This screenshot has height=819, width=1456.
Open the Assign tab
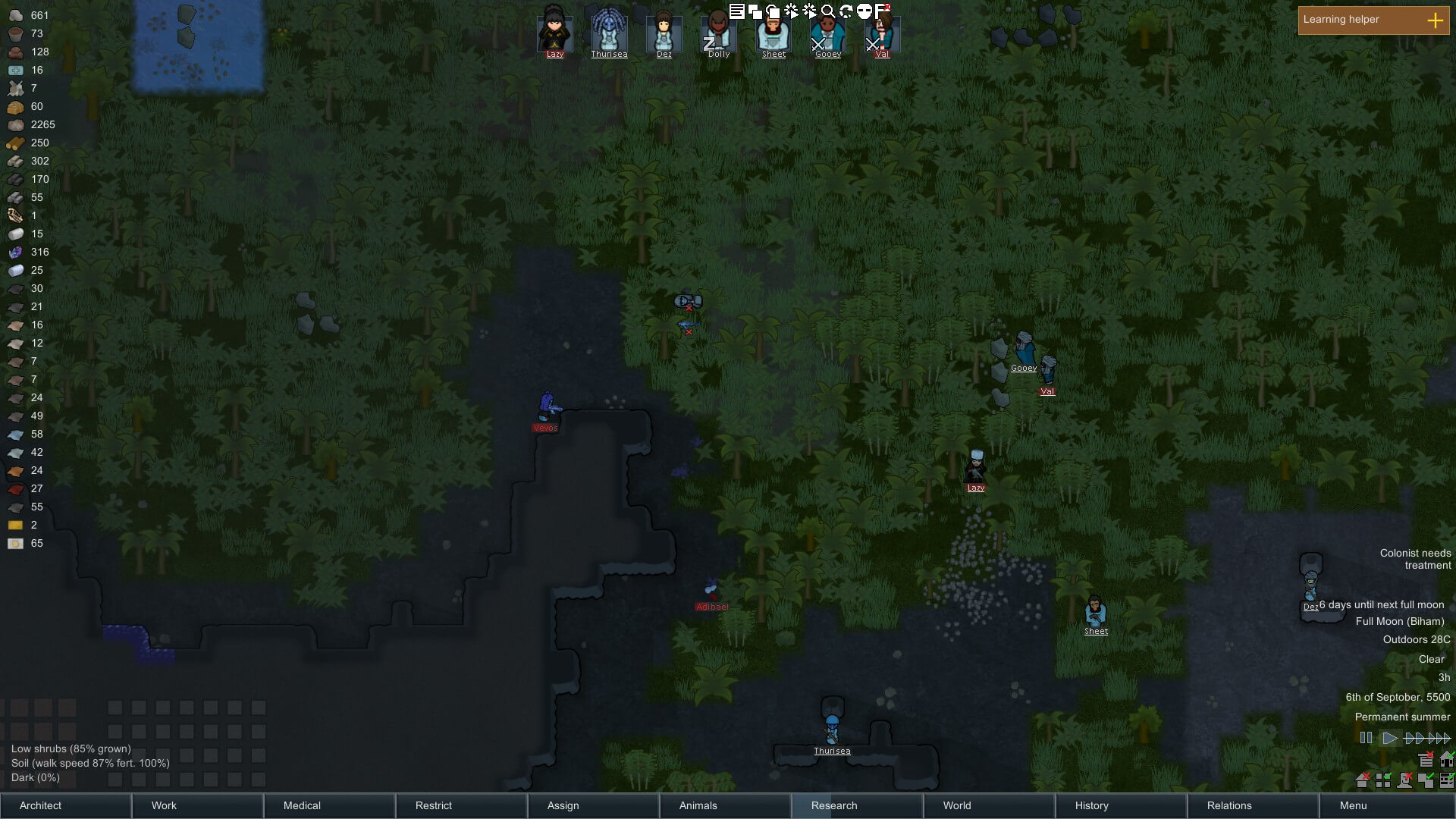click(x=594, y=805)
